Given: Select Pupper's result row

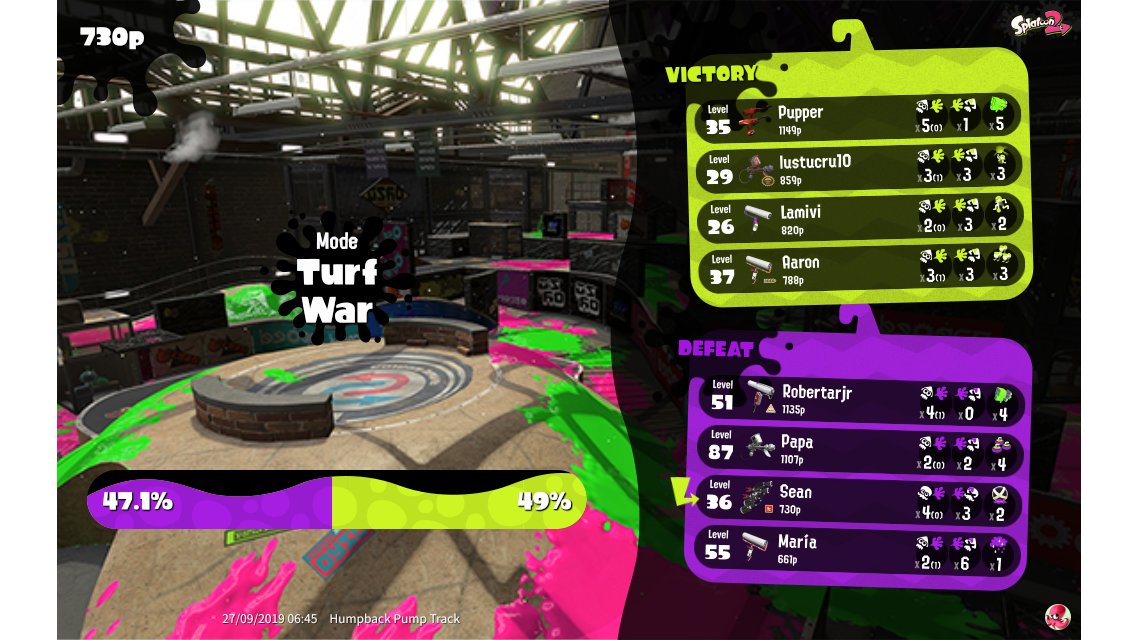Looking at the screenshot, I should pos(858,118).
